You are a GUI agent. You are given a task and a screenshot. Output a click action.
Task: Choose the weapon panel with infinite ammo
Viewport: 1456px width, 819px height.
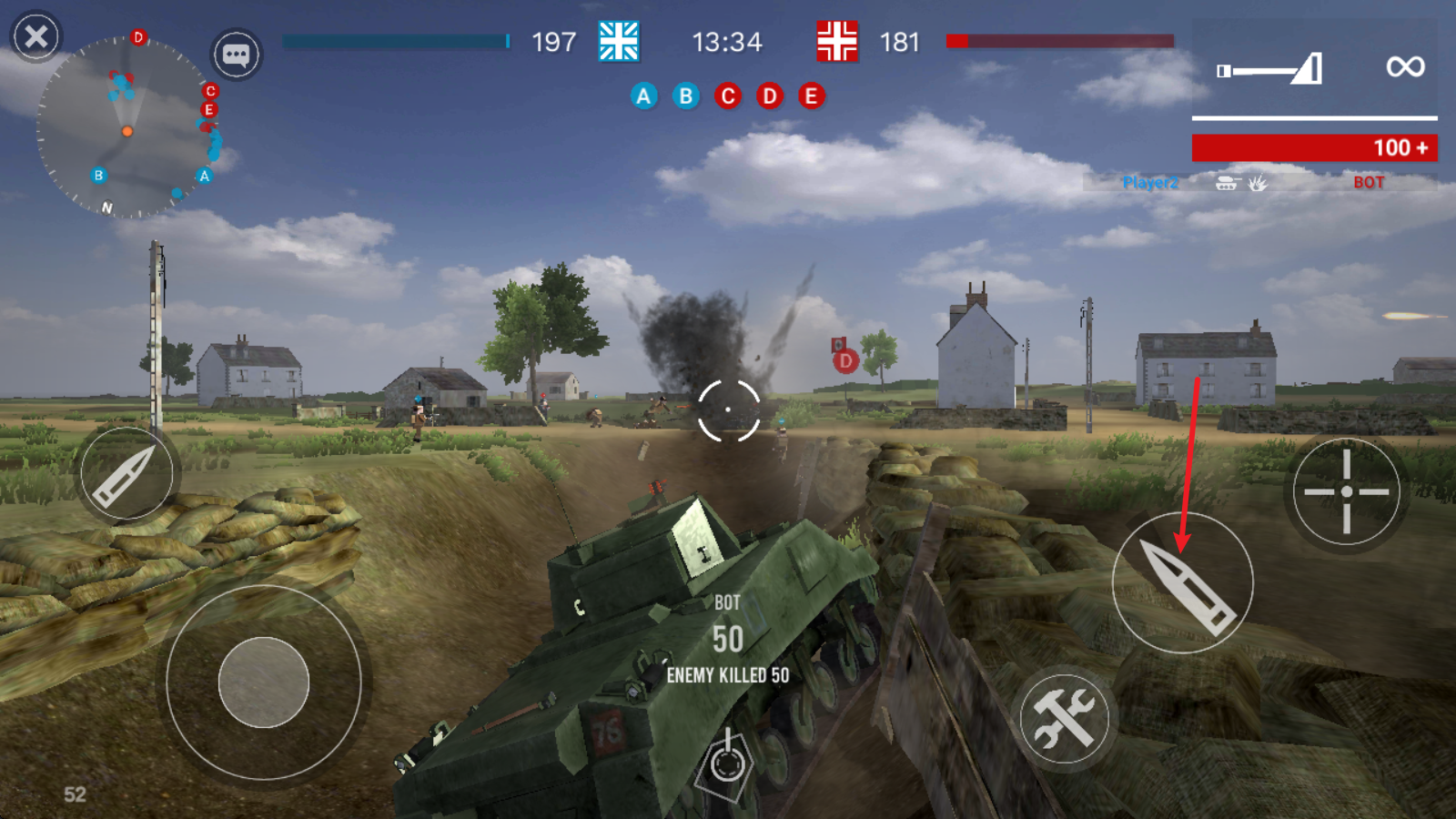(1314, 68)
